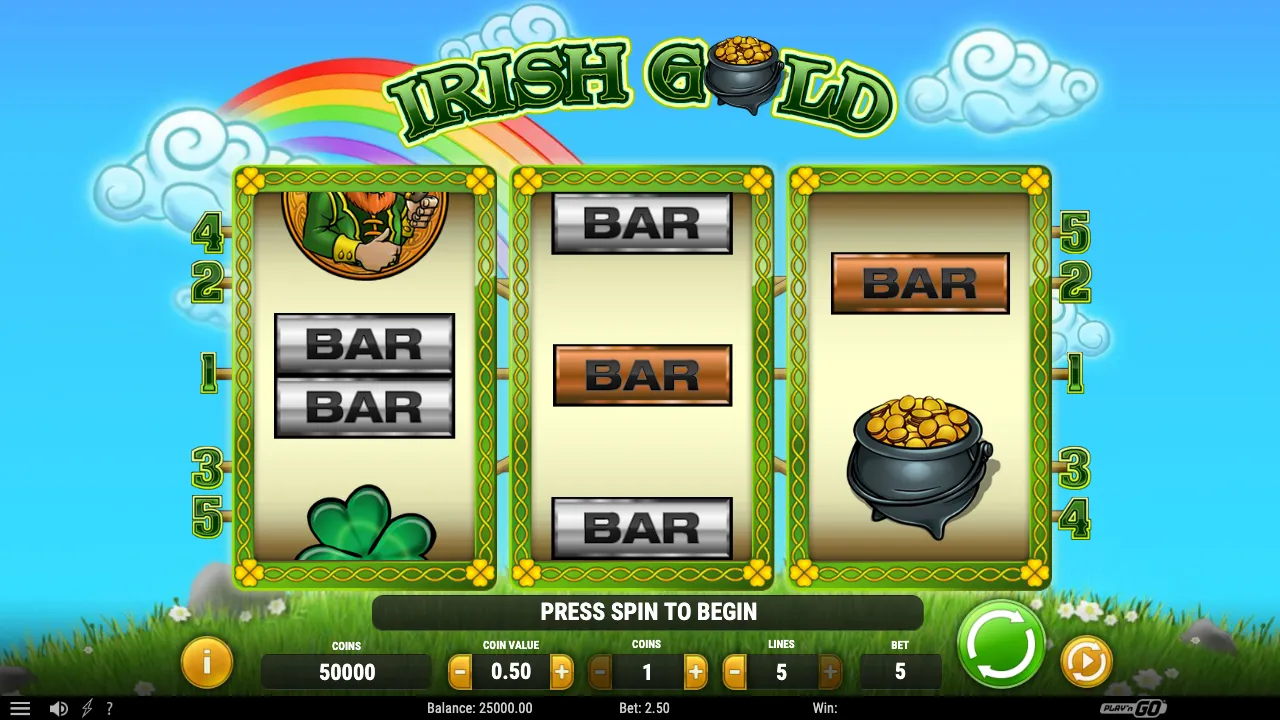This screenshot has height=720, width=1280.
Task: Click the BET amount display
Action: 898,672
